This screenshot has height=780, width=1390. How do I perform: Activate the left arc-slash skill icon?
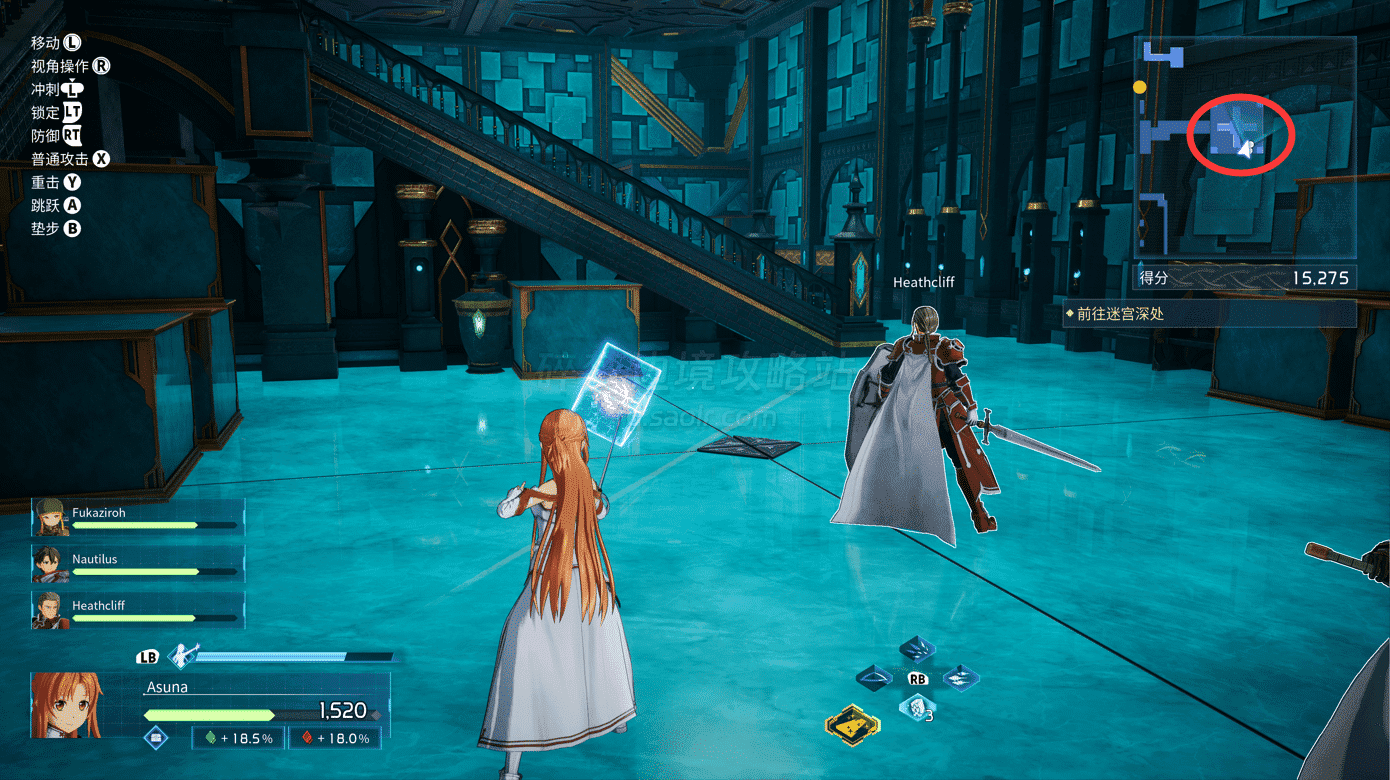point(876,678)
